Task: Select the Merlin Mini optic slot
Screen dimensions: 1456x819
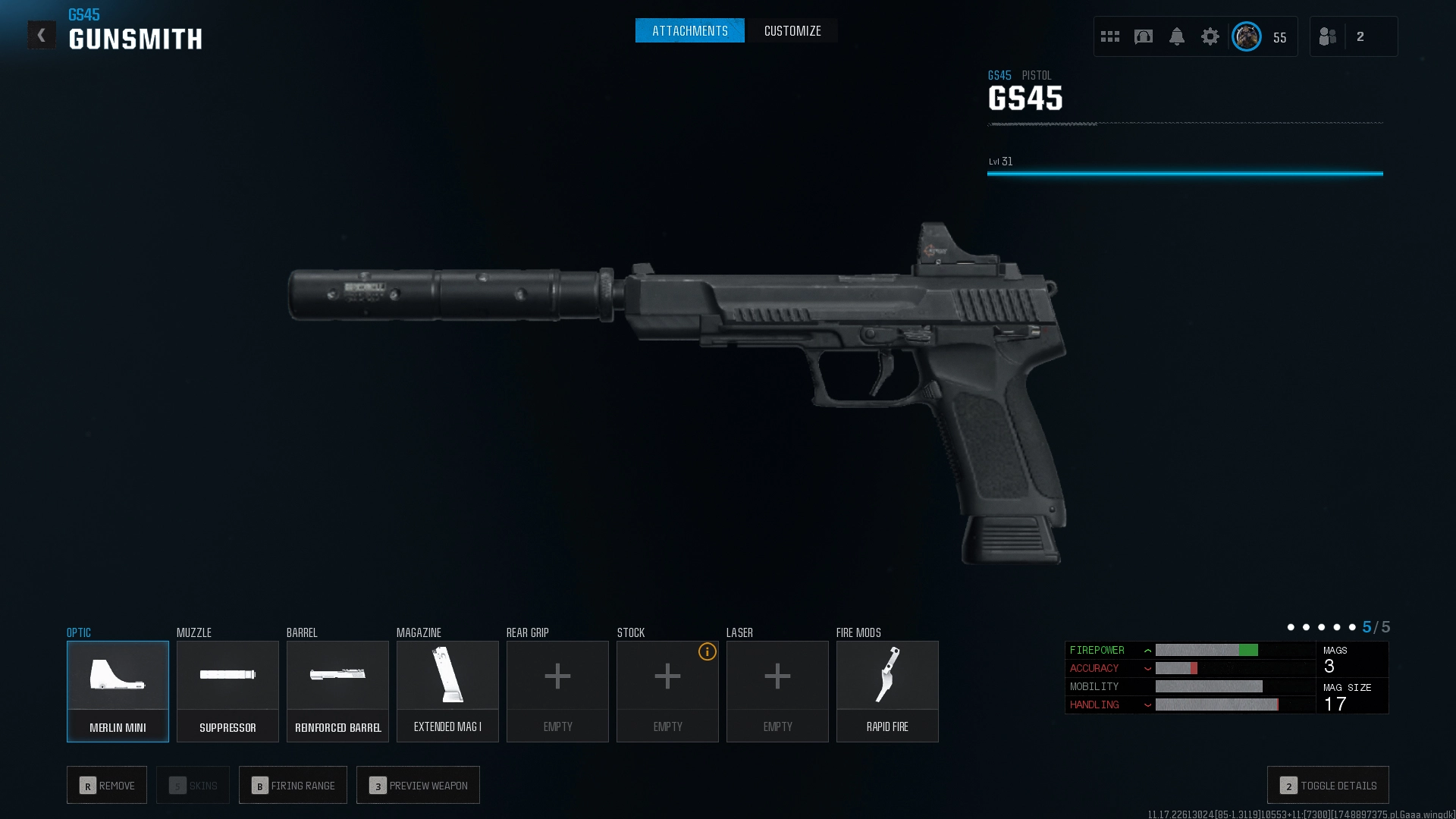Action: (118, 691)
